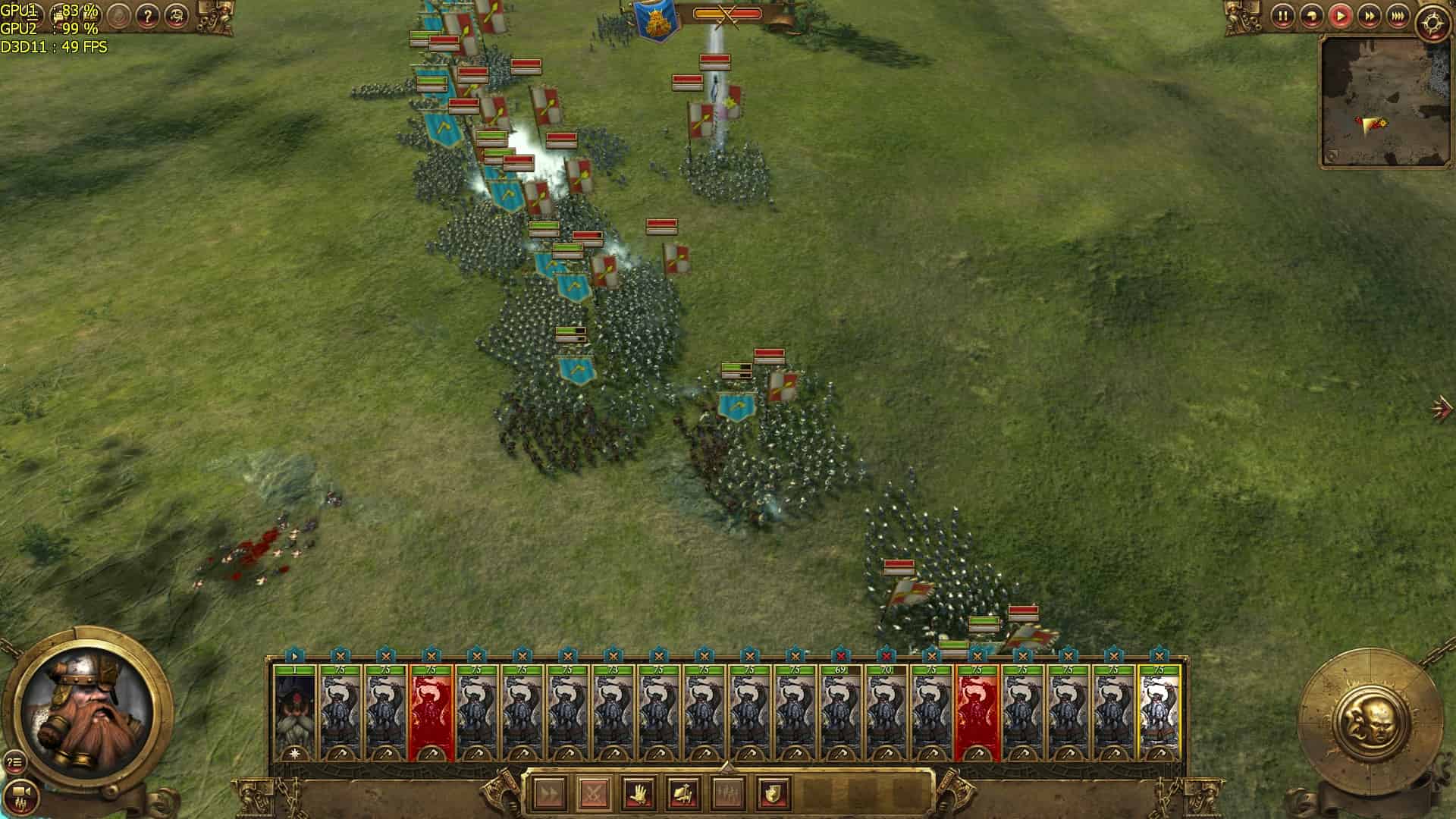Click the battlefield minimap
Screen dimensions: 1456x819
(1376, 101)
